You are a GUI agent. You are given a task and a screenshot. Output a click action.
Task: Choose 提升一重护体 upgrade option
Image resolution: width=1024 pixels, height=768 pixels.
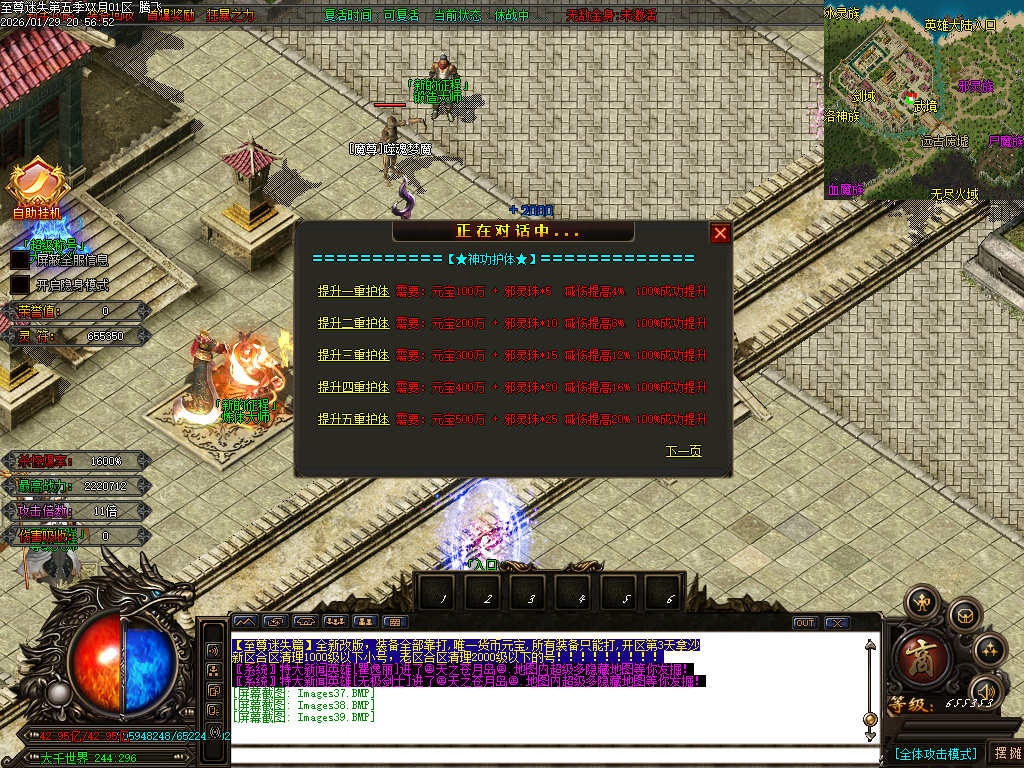tap(353, 292)
